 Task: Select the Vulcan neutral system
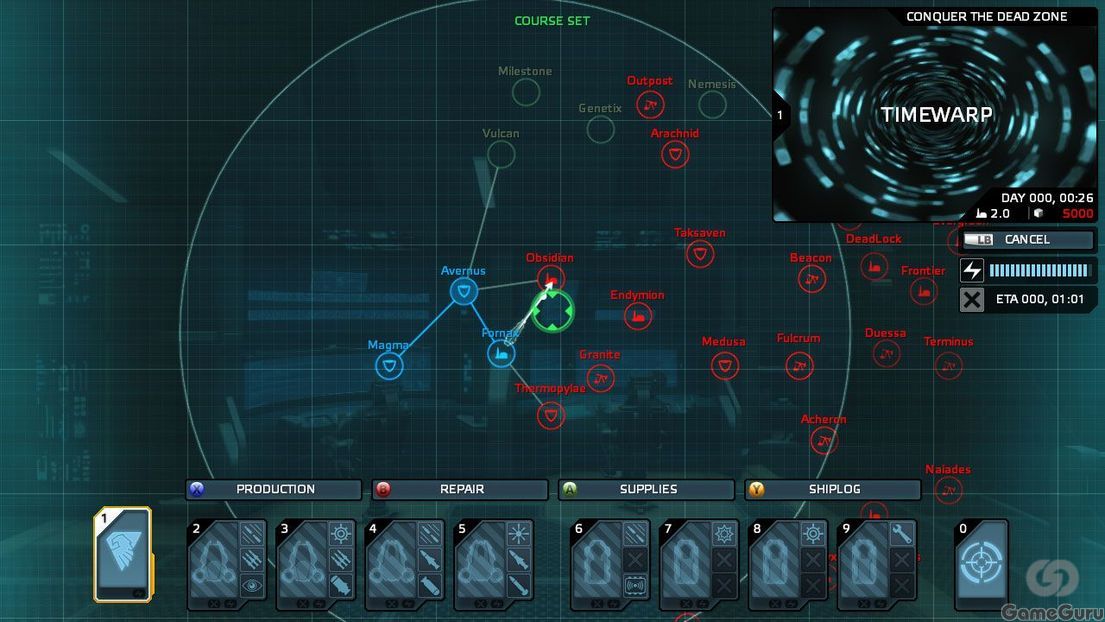(501, 154)
